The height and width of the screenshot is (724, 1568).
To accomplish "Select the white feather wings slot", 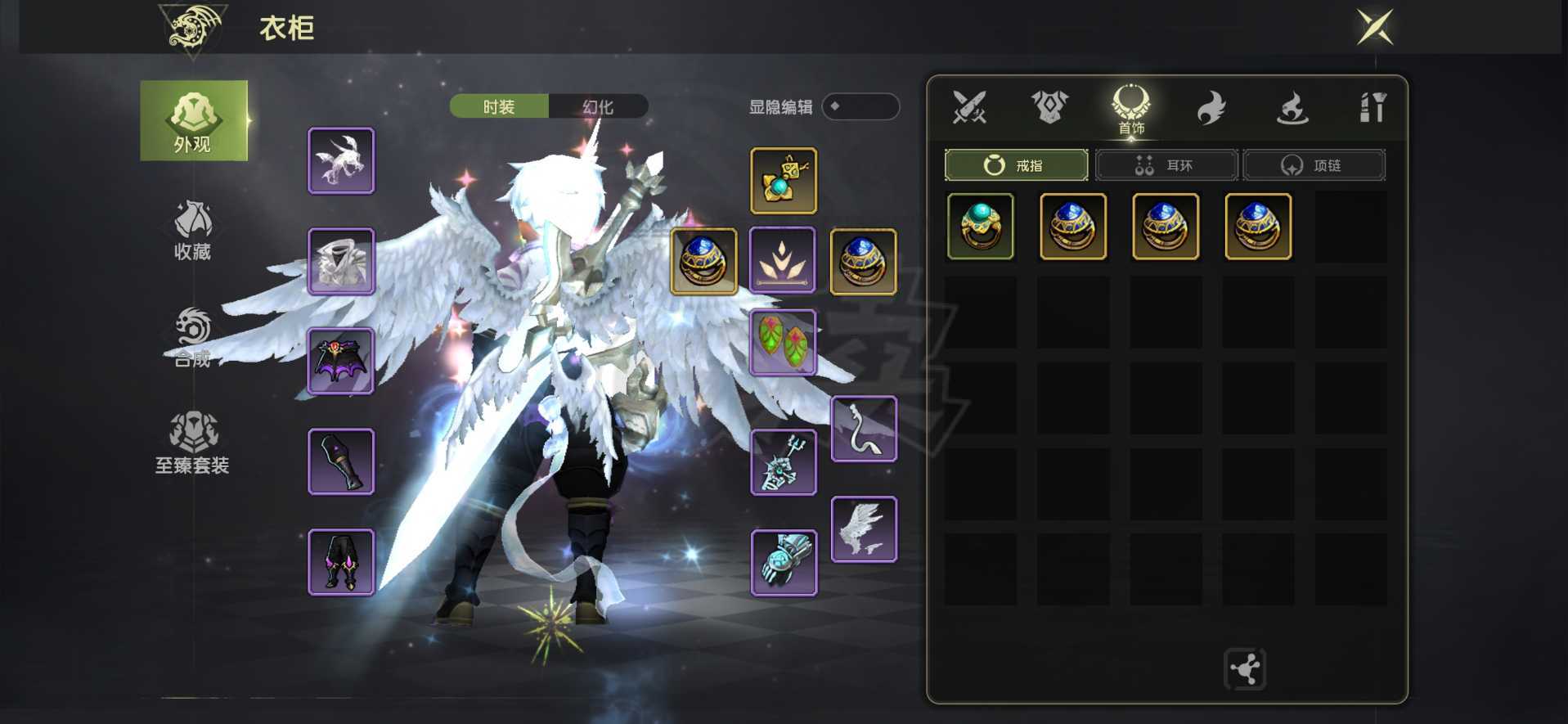I will pos(864,529).
